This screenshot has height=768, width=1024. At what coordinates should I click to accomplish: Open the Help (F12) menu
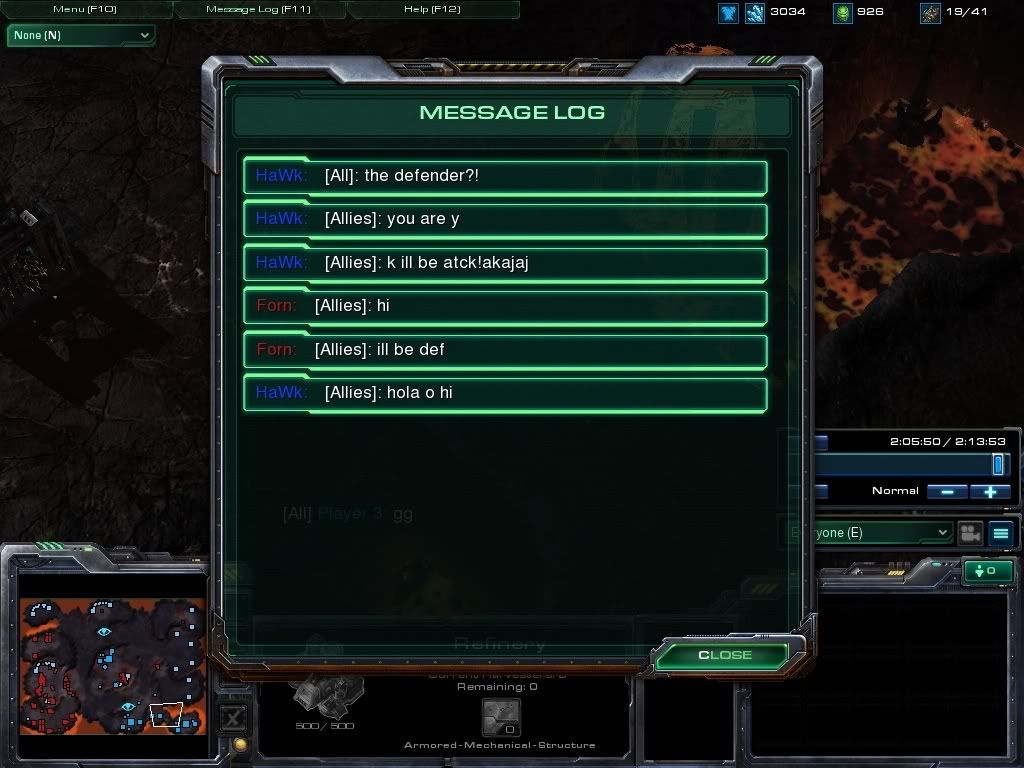click(x=432, y=9)
